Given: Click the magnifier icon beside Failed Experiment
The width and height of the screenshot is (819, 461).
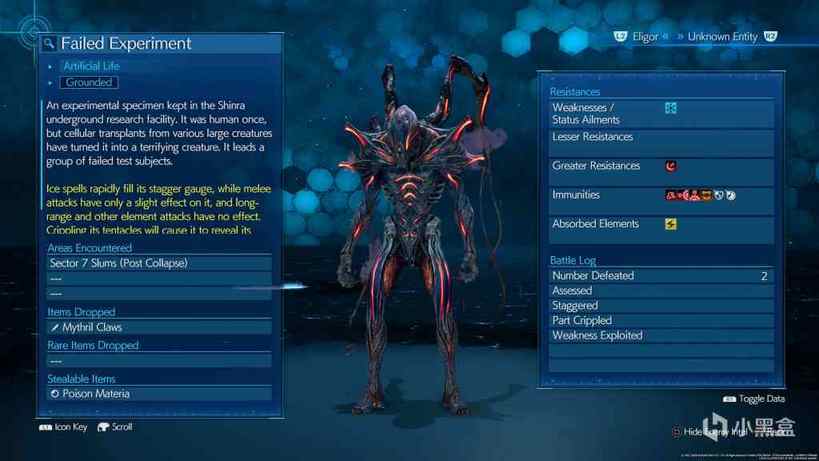Looking at the screenshot, I should tap(49, 44).
